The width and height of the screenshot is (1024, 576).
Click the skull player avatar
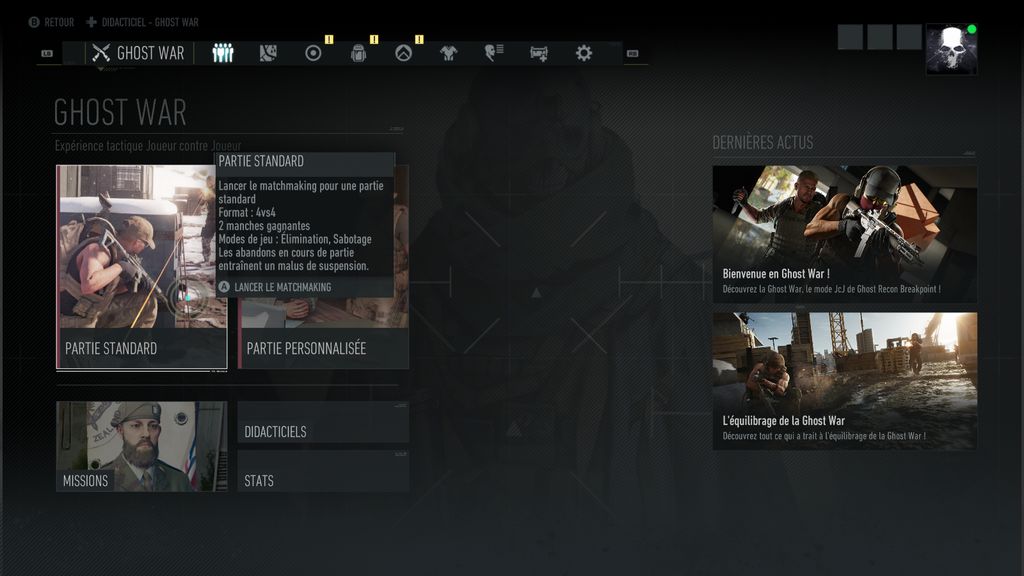tap(951, 50)
